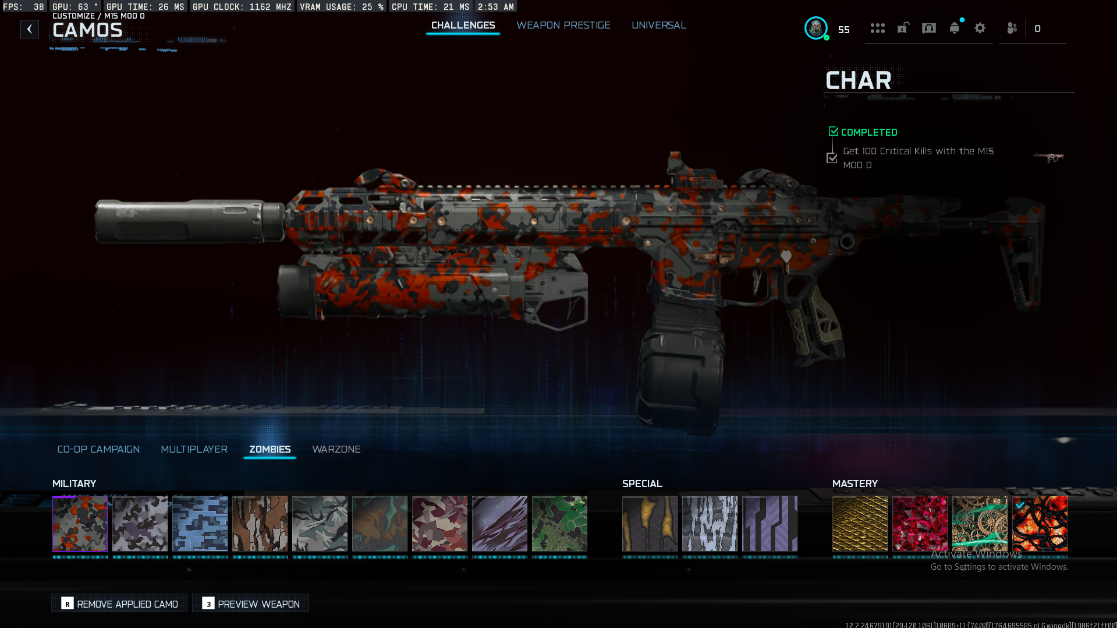
Task: Select the Zombies camo category
Action: [270, 449]
